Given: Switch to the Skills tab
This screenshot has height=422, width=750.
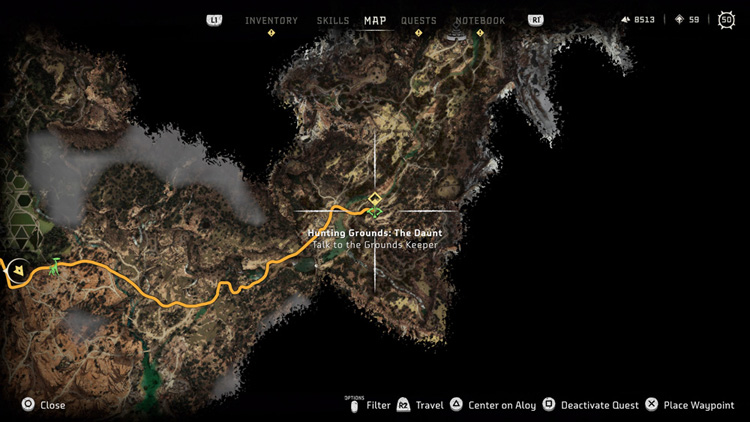Looking at the screenshot, I should [333, 20].
